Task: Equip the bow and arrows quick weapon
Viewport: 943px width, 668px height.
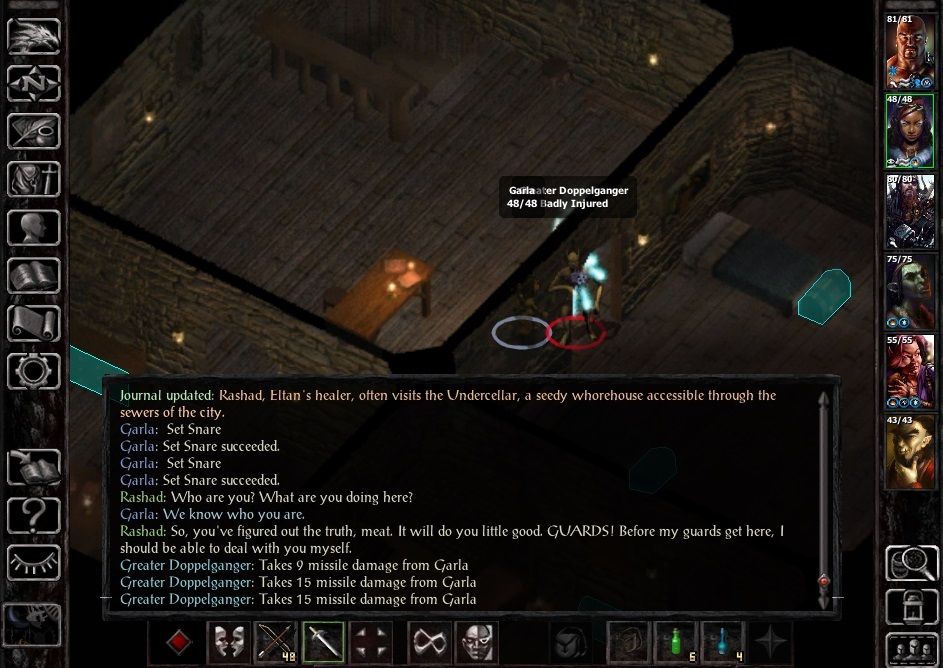Action: tap(274, 643)
